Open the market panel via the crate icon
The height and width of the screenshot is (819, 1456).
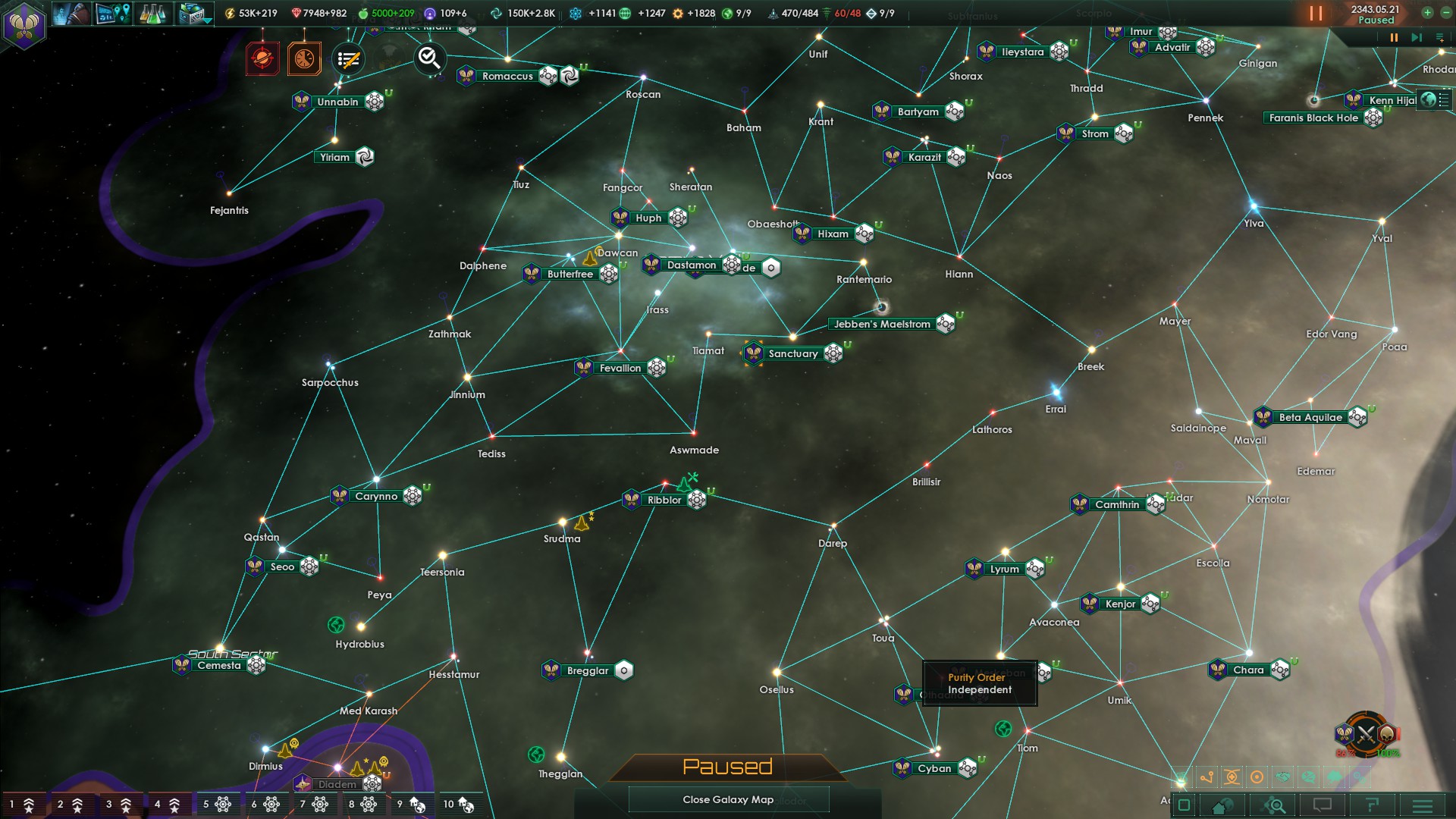191,14
